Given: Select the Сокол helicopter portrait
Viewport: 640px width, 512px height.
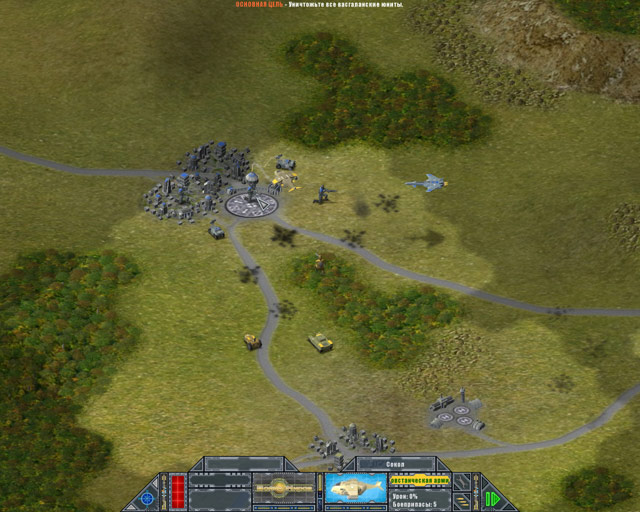Looking at the screenshot, I should (355, 489).
